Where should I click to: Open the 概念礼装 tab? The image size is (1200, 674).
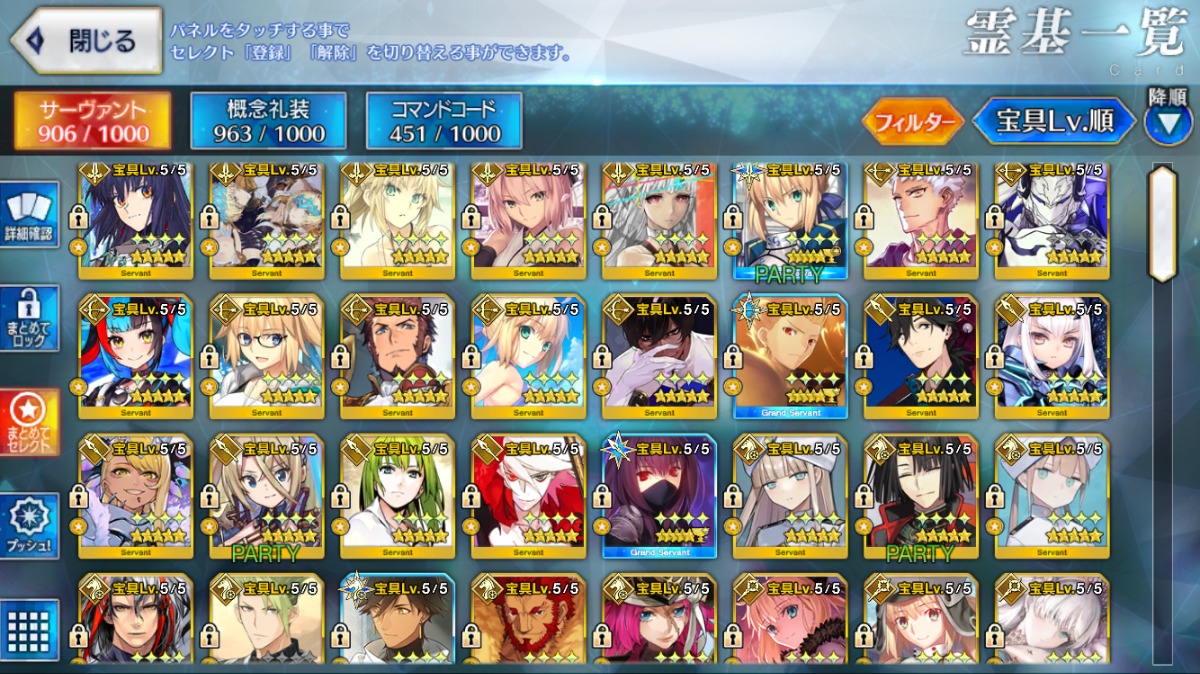pyautogui.click(x=268, y=121)
